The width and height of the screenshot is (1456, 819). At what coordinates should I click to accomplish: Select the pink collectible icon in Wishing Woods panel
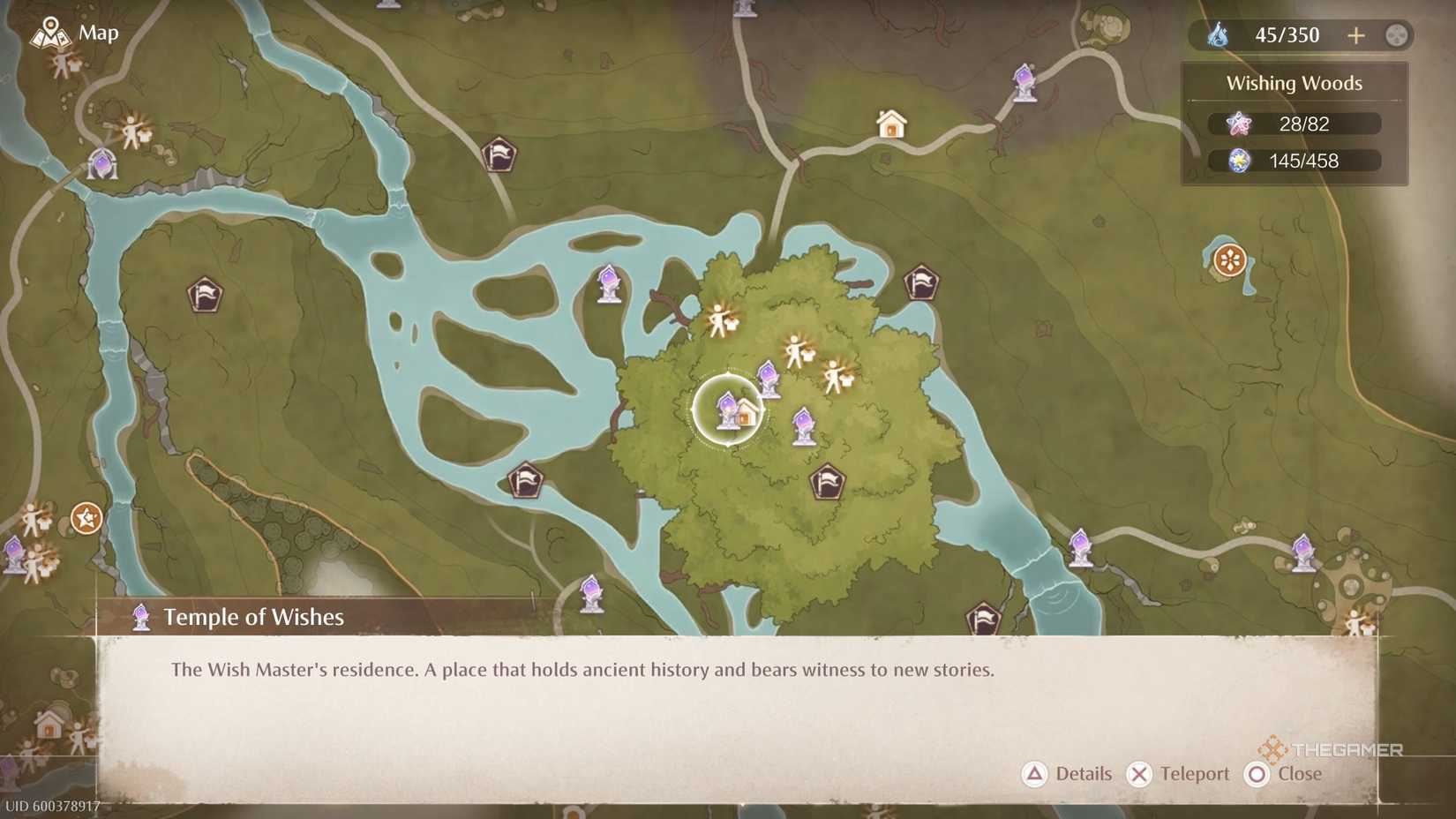coord(1240,124)
